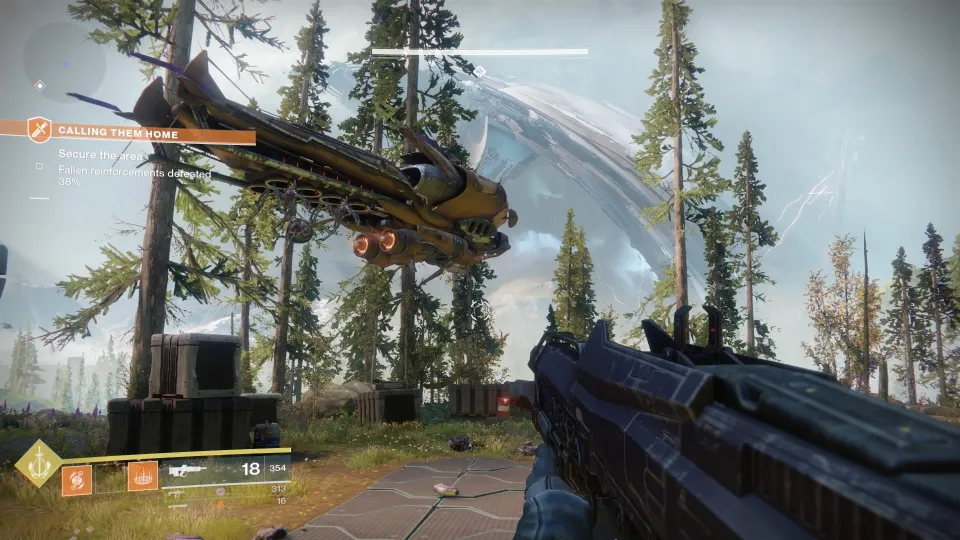Use the orange swirl grenade ability
The image size is (960, 540).
(76, 480)
